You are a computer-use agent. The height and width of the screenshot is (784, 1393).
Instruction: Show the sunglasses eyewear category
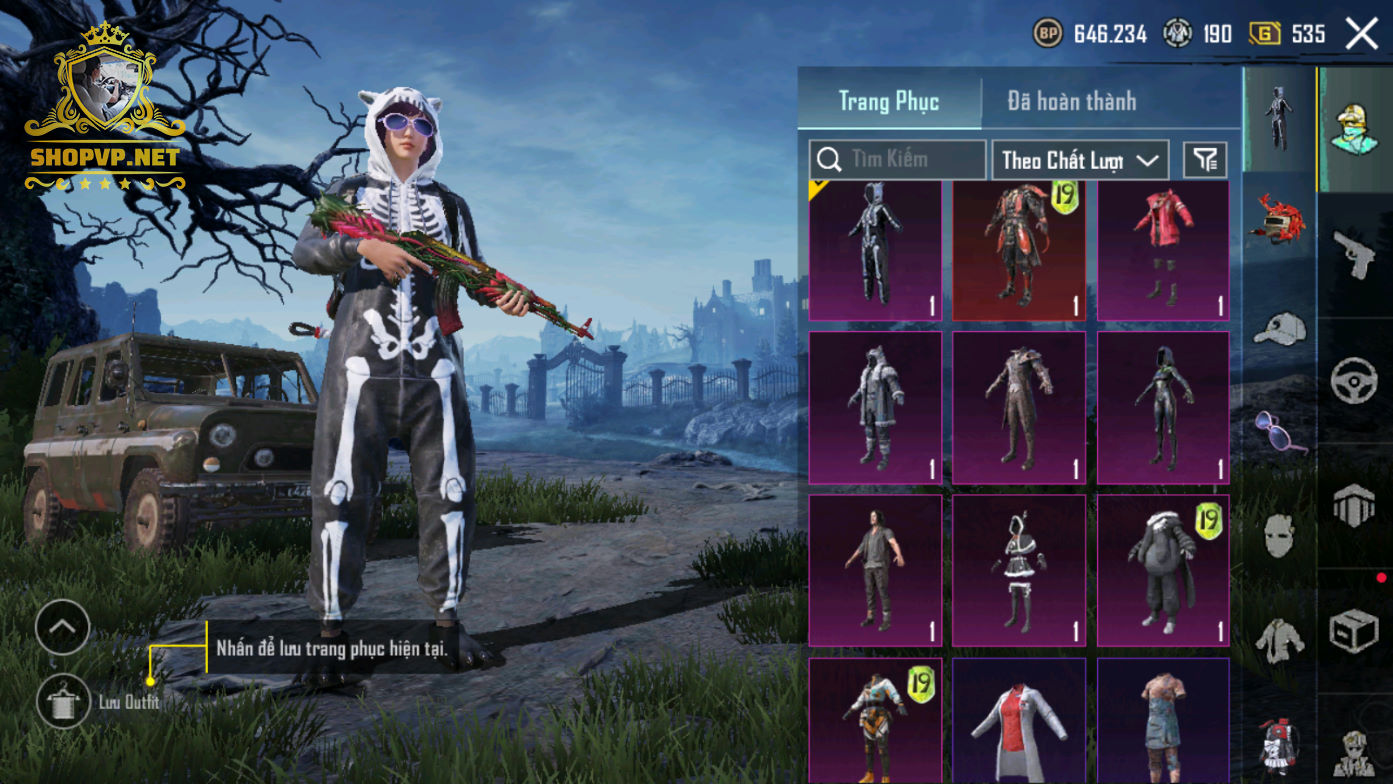pos(1279,431)
